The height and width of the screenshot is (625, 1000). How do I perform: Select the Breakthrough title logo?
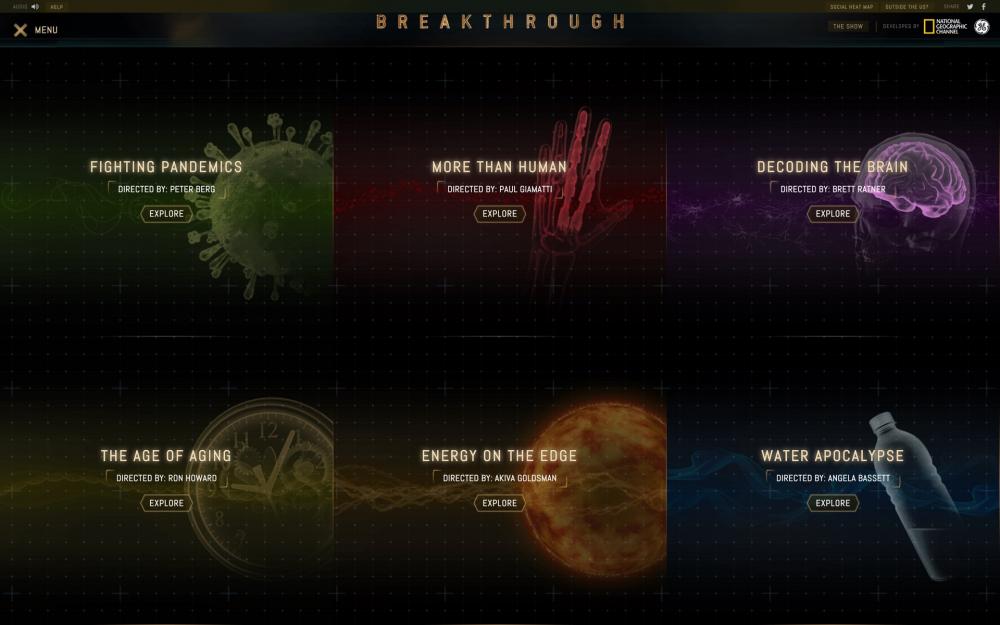click(x=500, y=22)
